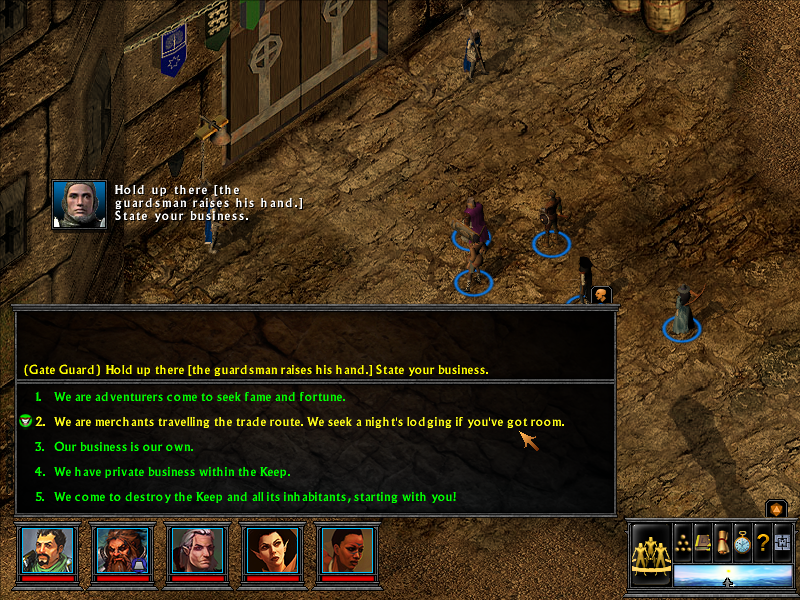Open help with the question mark icon
Viewport: 800px width, 600px height.
coord(762,541)
